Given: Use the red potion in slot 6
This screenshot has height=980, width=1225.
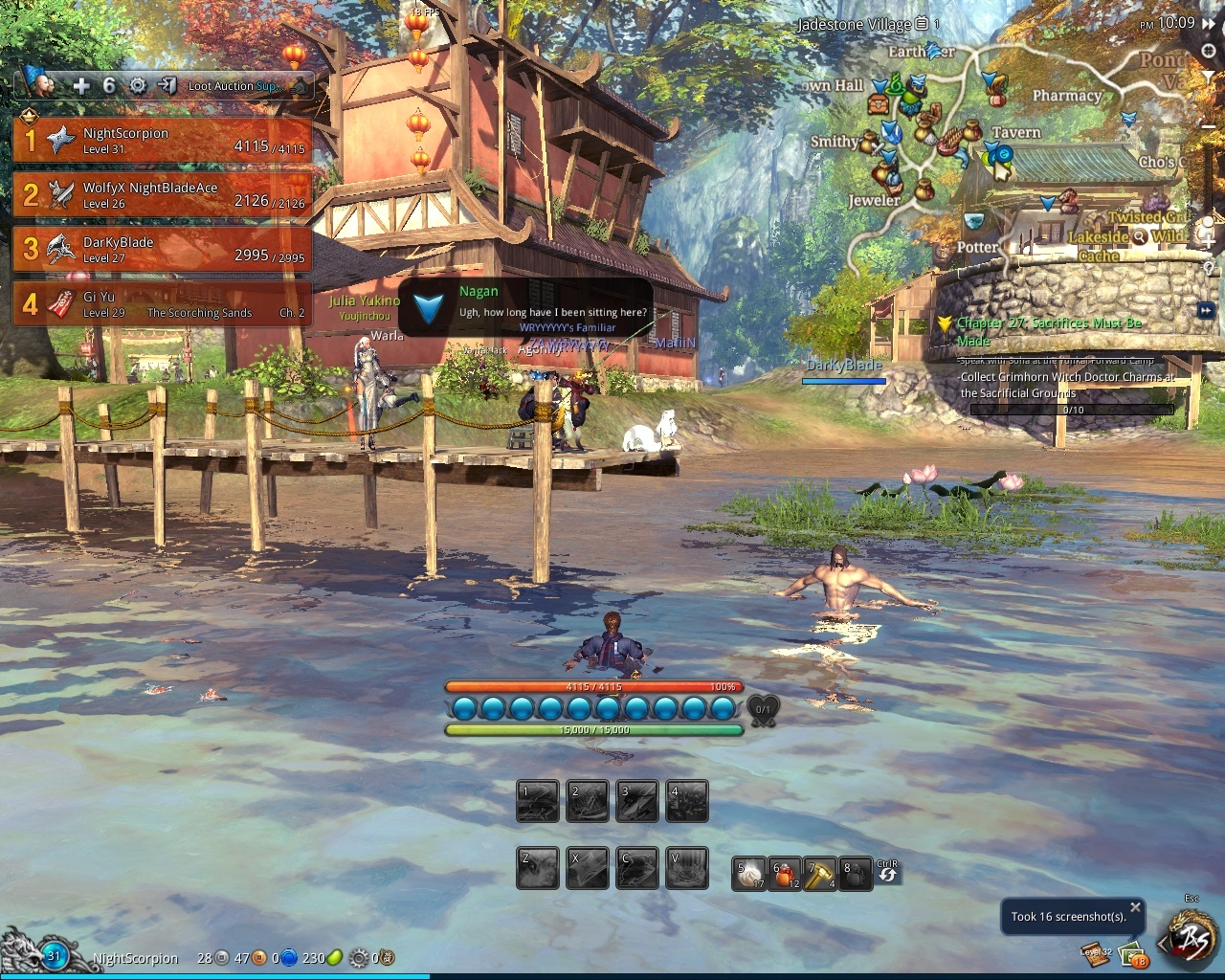Looking at the screenshot, I should point(785,874).
